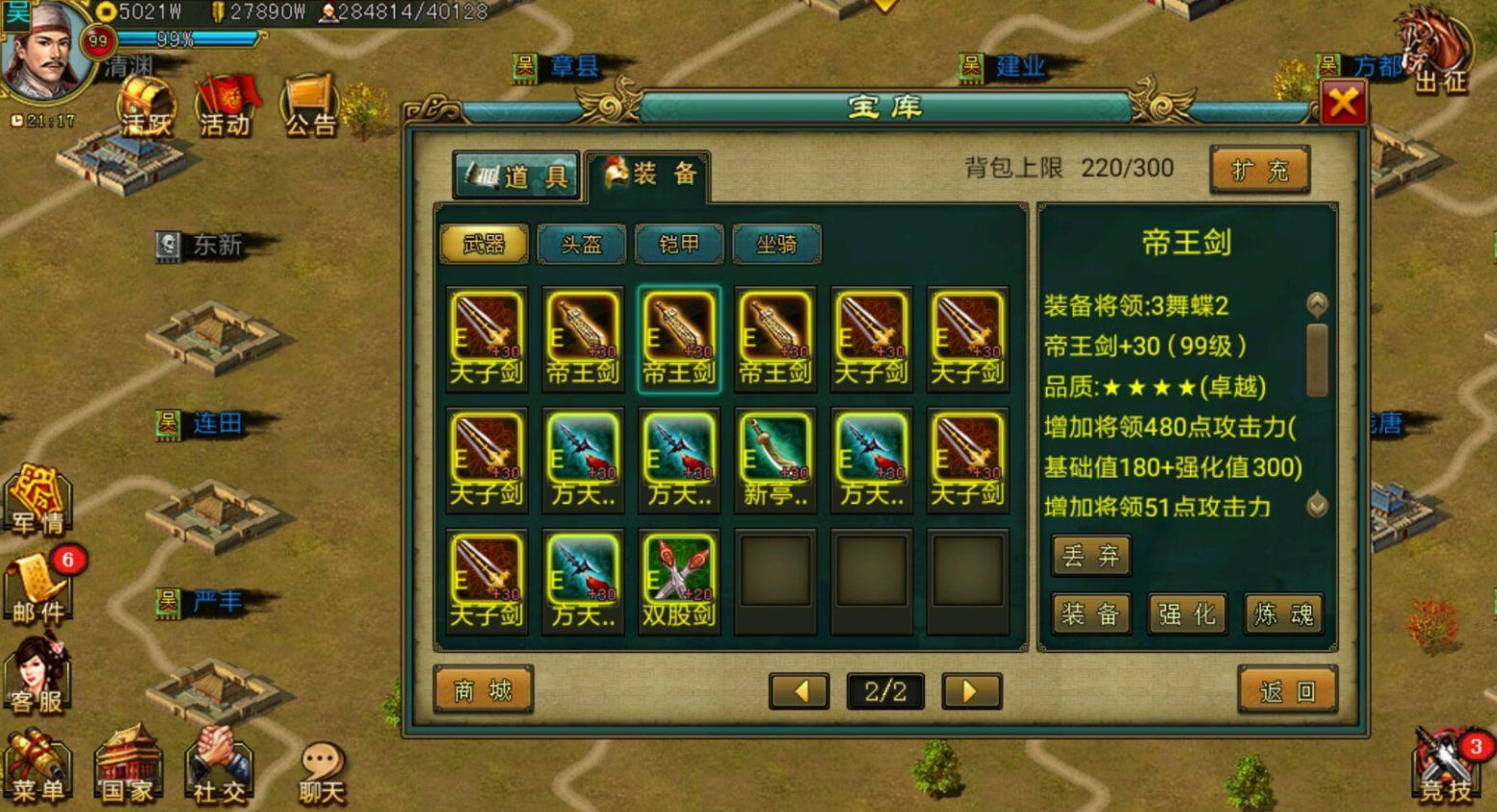The height and width of the screenshot is (812, 1497).
Task: Select the 双股剑 item thumbnail
Action: [678, 575]
